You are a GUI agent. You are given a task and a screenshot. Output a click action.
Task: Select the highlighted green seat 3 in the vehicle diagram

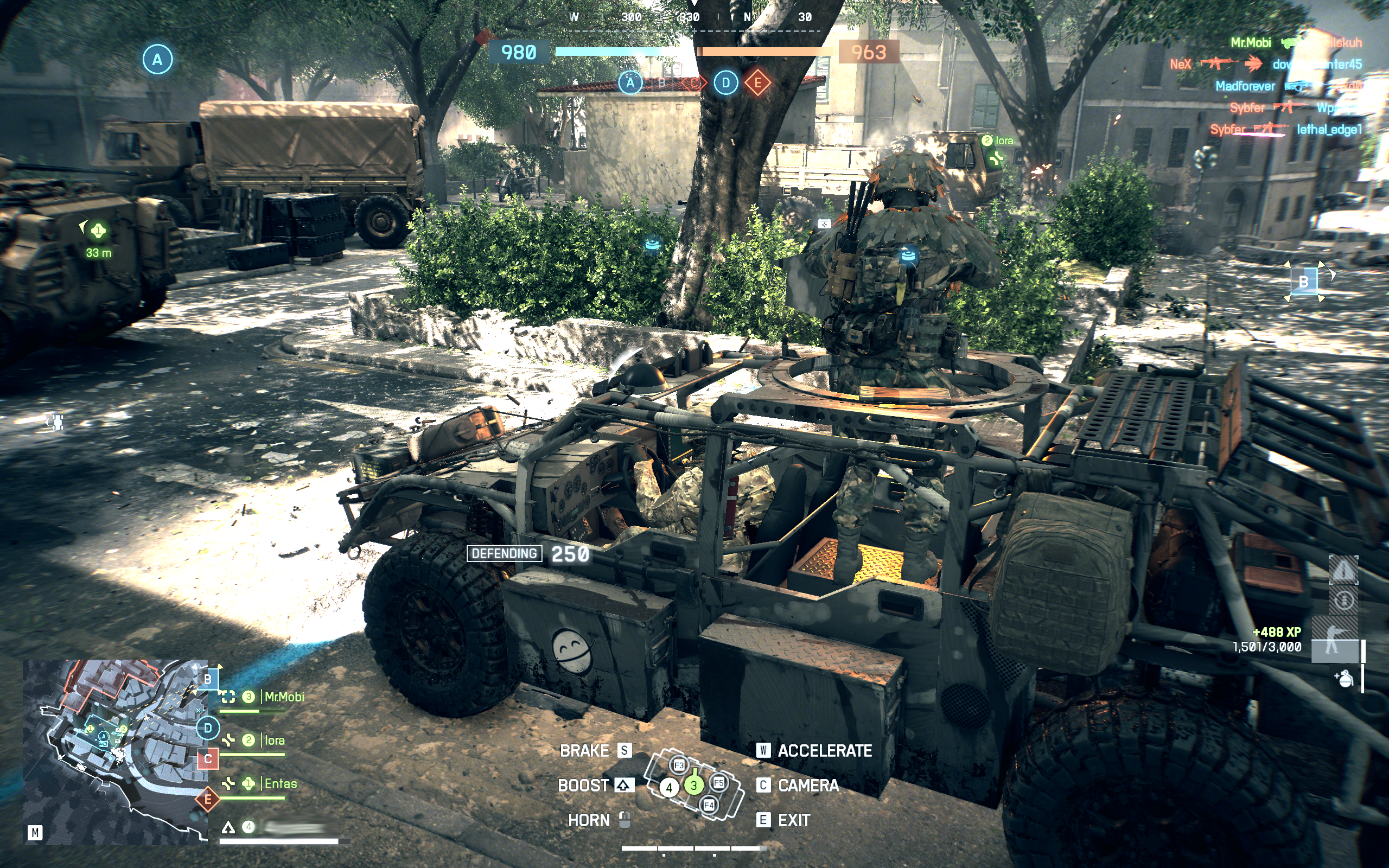693,786
